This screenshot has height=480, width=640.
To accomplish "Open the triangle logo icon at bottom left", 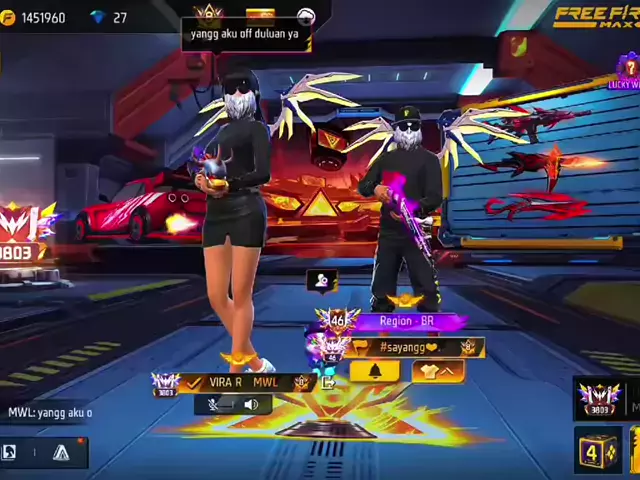I will (x=61, y=452).
